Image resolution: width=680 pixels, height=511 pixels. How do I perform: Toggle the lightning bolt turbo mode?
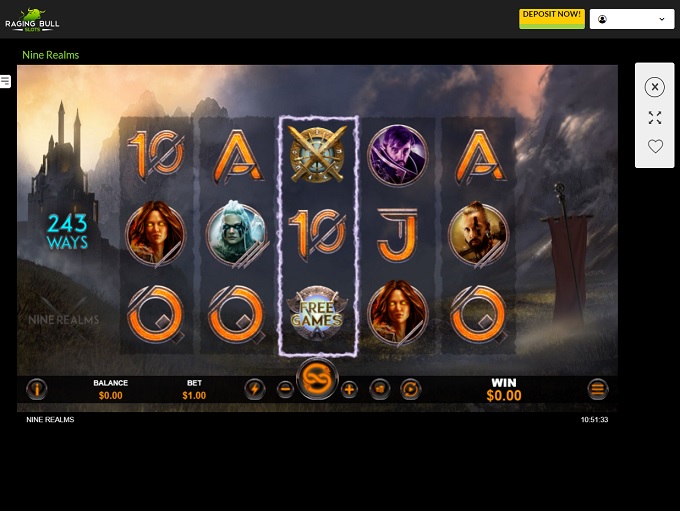(254, 389)
